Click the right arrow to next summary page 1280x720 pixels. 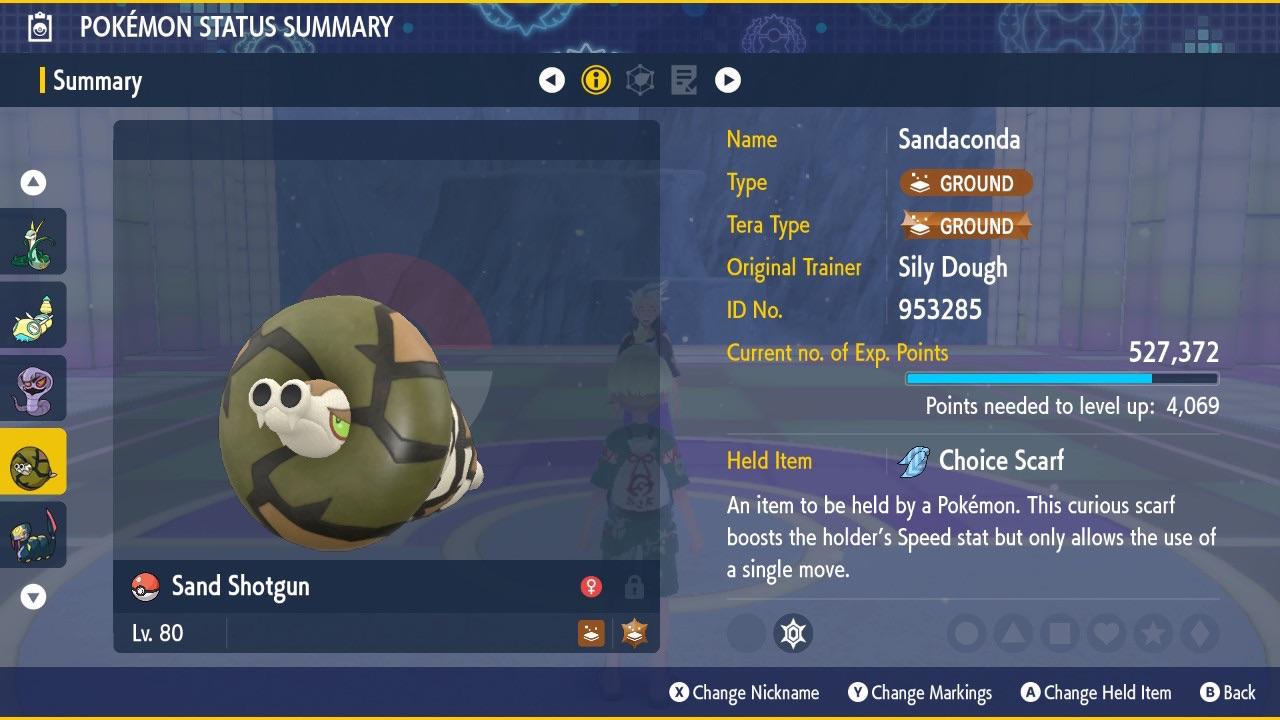pos(727,80)
